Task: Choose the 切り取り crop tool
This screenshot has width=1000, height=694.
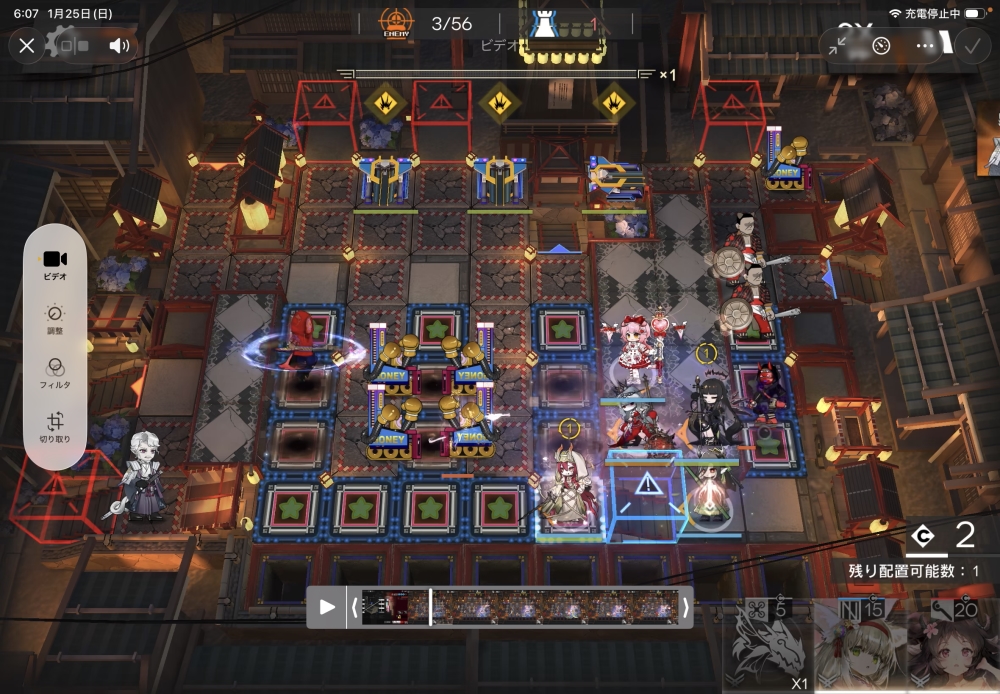Action: [55, 428]
